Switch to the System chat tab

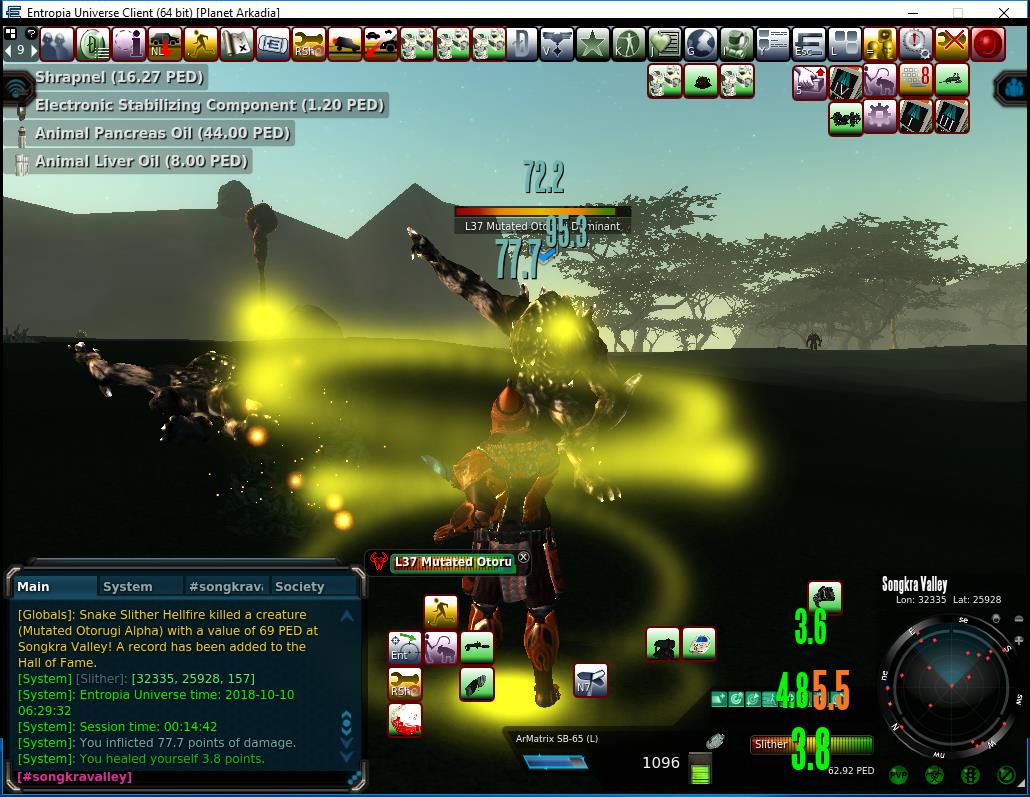[x=128, y=586]
